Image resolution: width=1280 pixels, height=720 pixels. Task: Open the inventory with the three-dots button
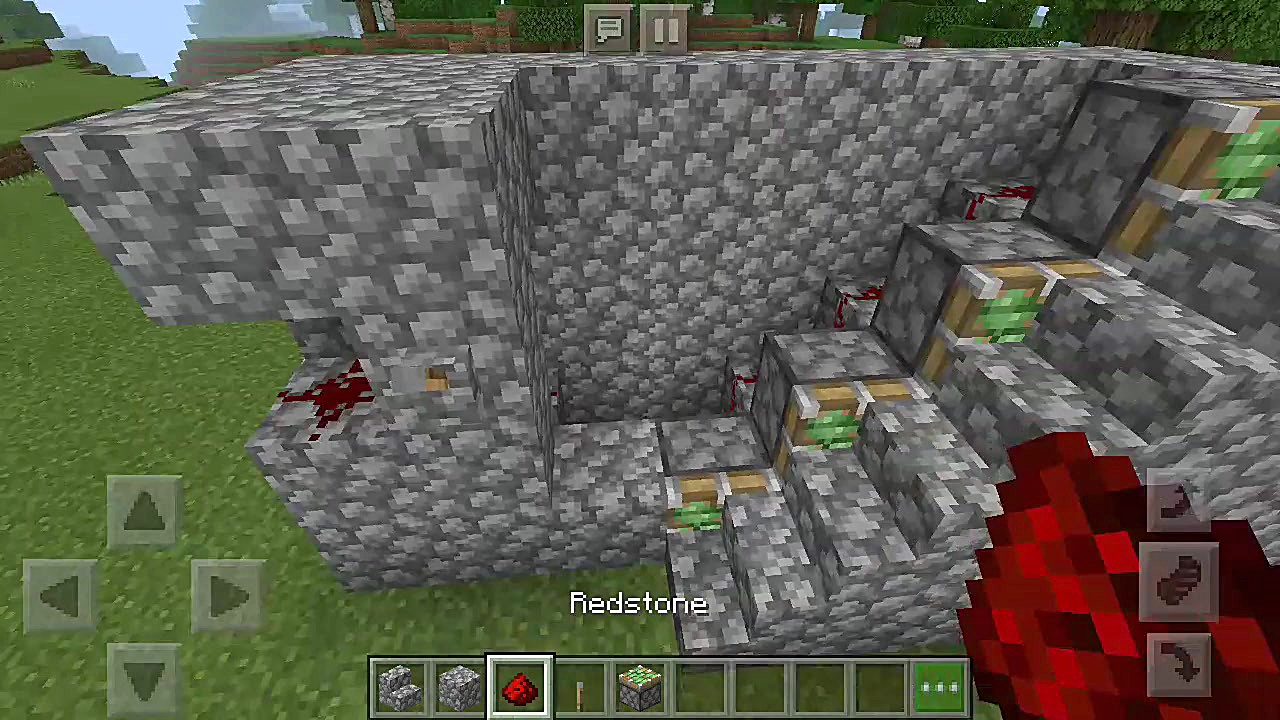pyautogui.click(x=939, y=688)
